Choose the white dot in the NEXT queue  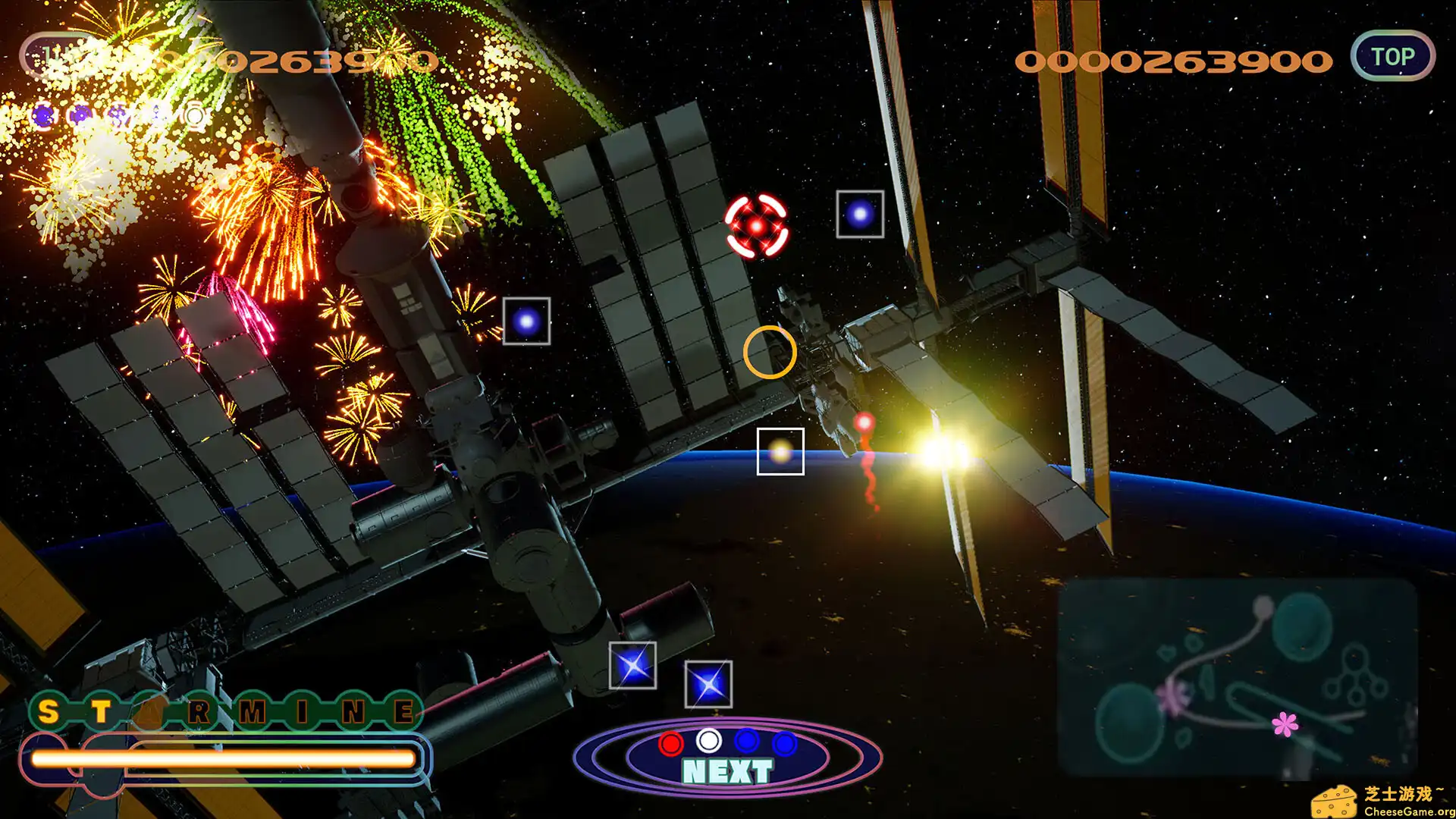pyautogui.click(x=709, y=740)
